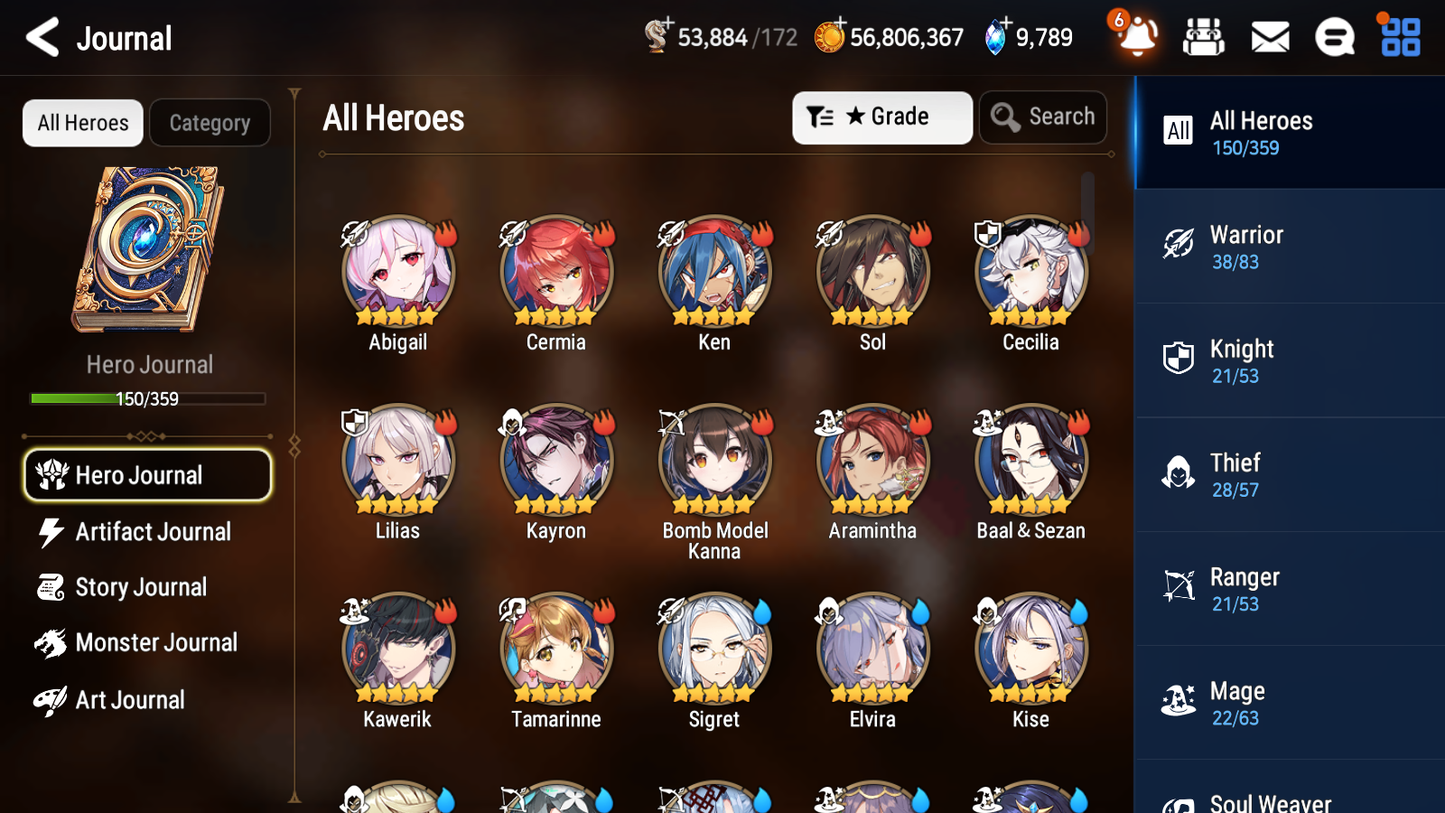The image size is (1445, 813).
Task: Toggle the All Heroes view button
Action: [x=82, y=122]
